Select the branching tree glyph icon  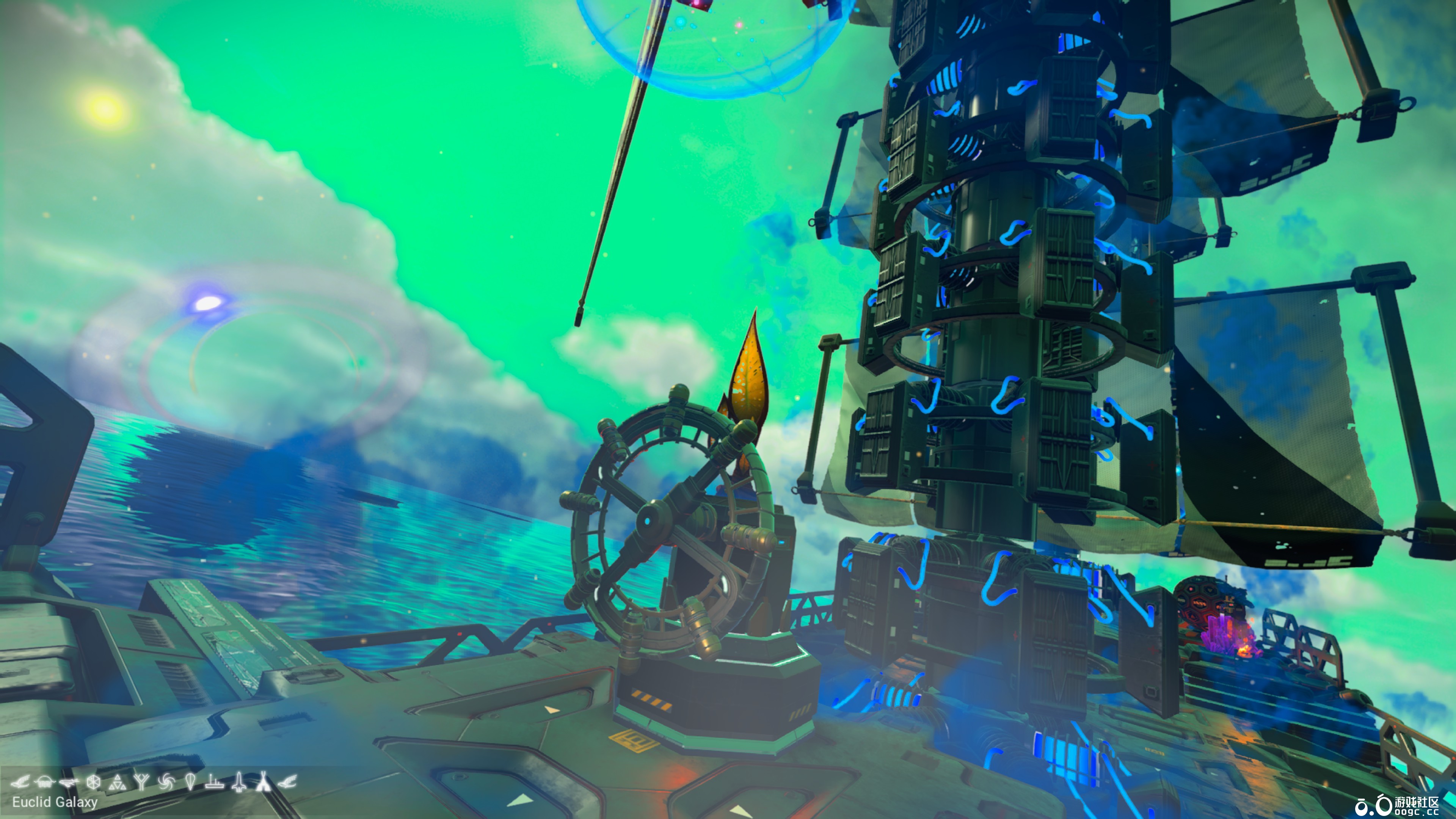141,783
